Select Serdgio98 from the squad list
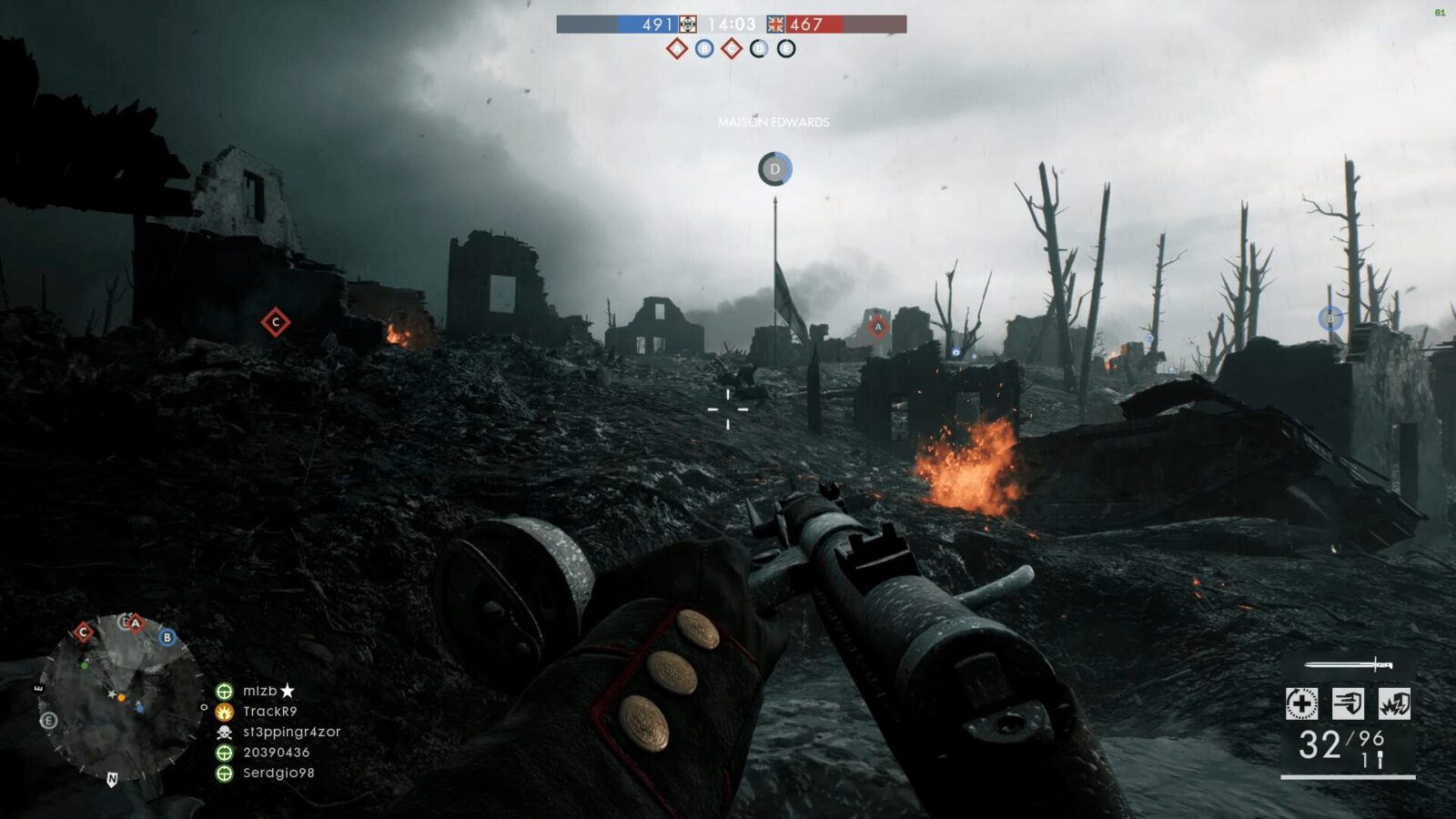This screenshot has width=1456, height=819. click(278, 773)
